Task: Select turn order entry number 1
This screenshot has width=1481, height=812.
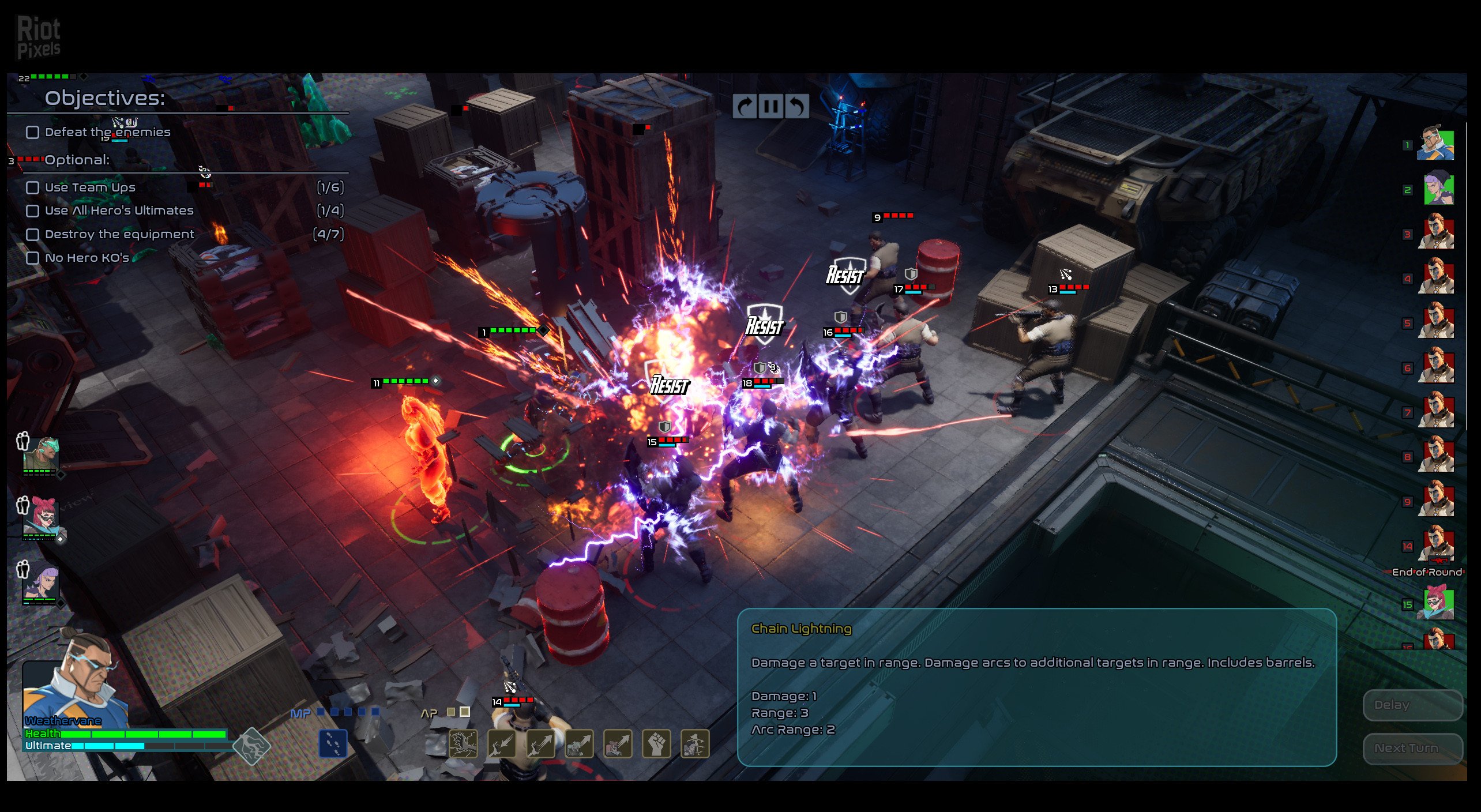Action: click(1436, 144)
